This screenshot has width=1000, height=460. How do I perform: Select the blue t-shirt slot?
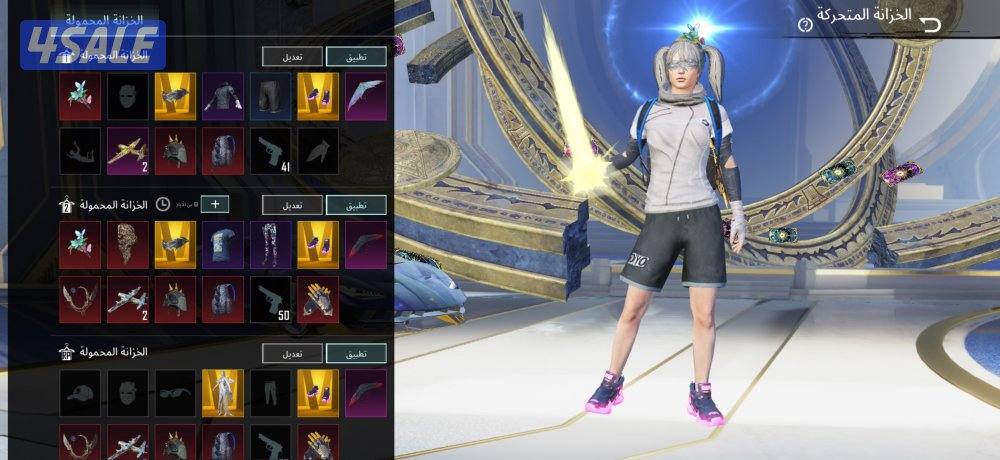click(x=222, y=243)
